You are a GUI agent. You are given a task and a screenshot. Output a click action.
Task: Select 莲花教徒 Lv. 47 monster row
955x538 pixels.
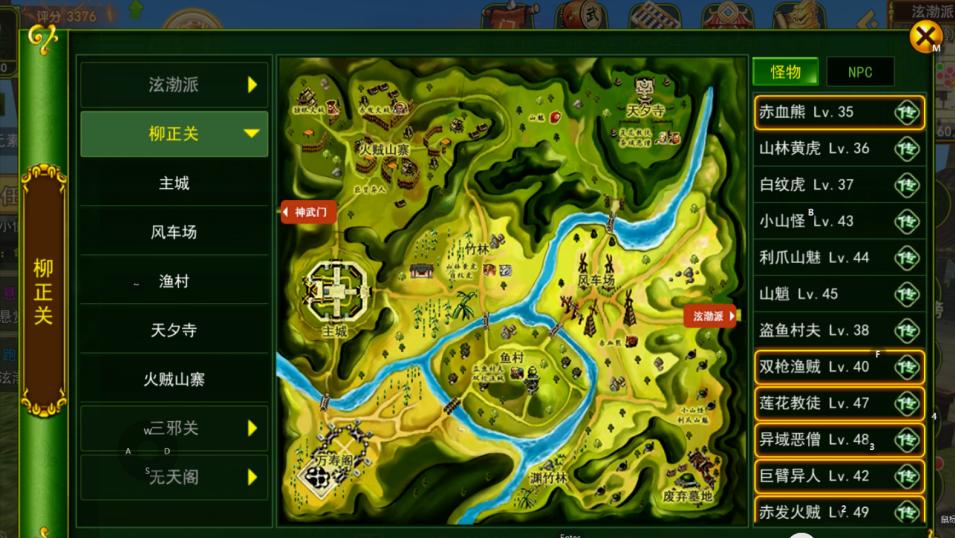[x=838, y=403]
